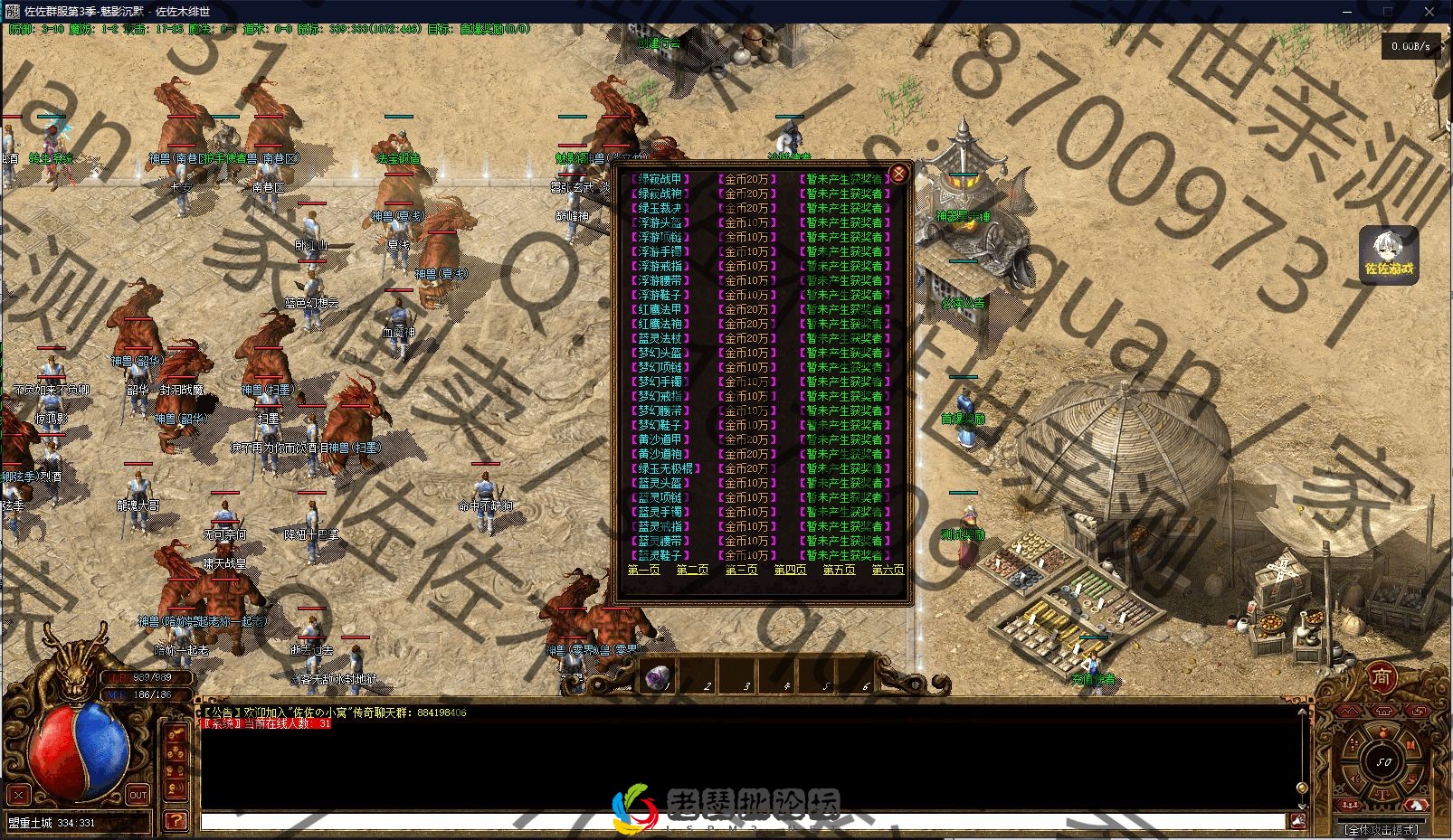Open the question mark help button
The image size is (1453, 840).
click(176, 821)
